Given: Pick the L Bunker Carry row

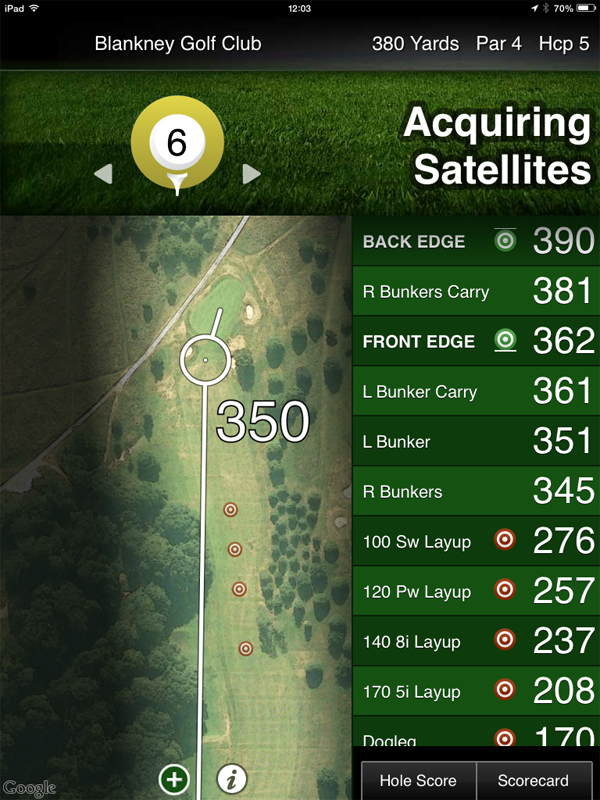Looking at the screenshot, I should click(x=476, y=391).
